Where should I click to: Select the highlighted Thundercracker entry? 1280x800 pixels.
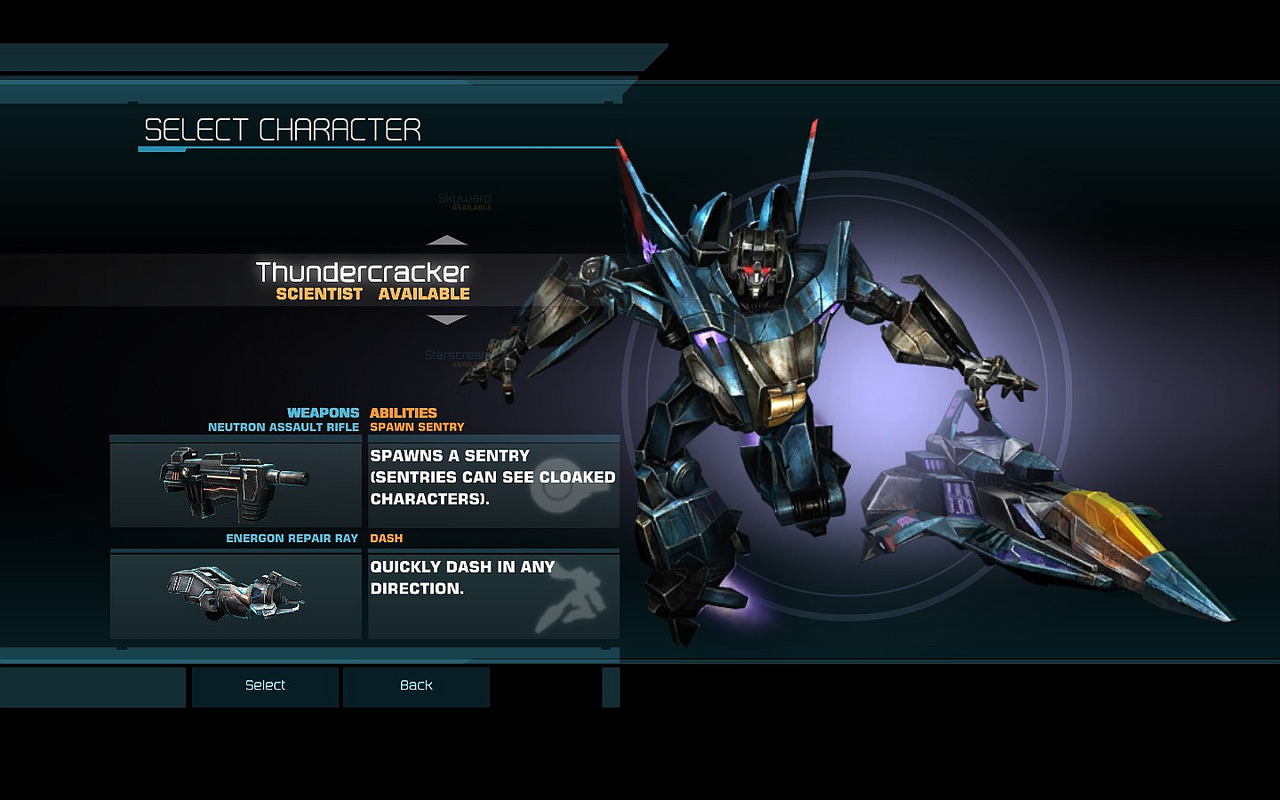tap(362, 280)
